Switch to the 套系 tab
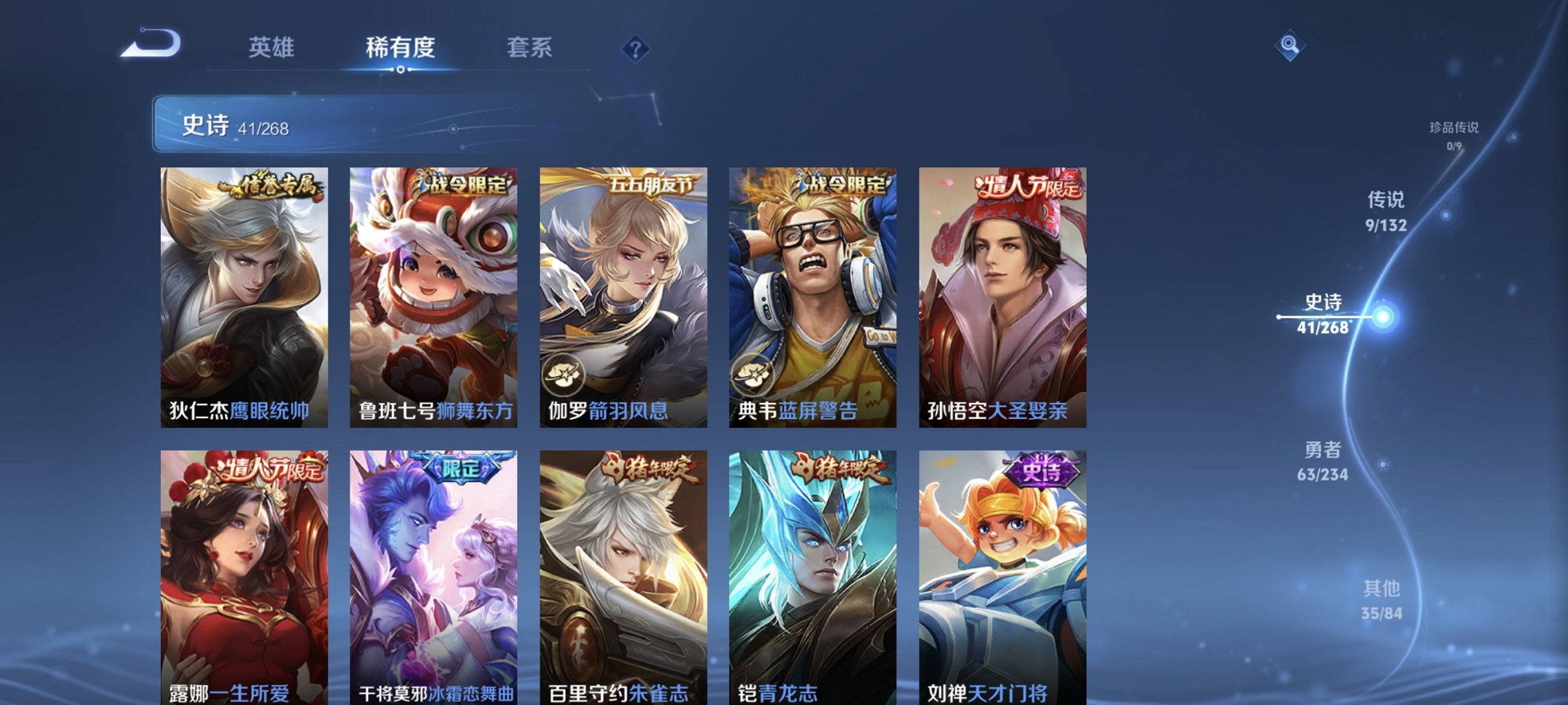 point(530,48)
